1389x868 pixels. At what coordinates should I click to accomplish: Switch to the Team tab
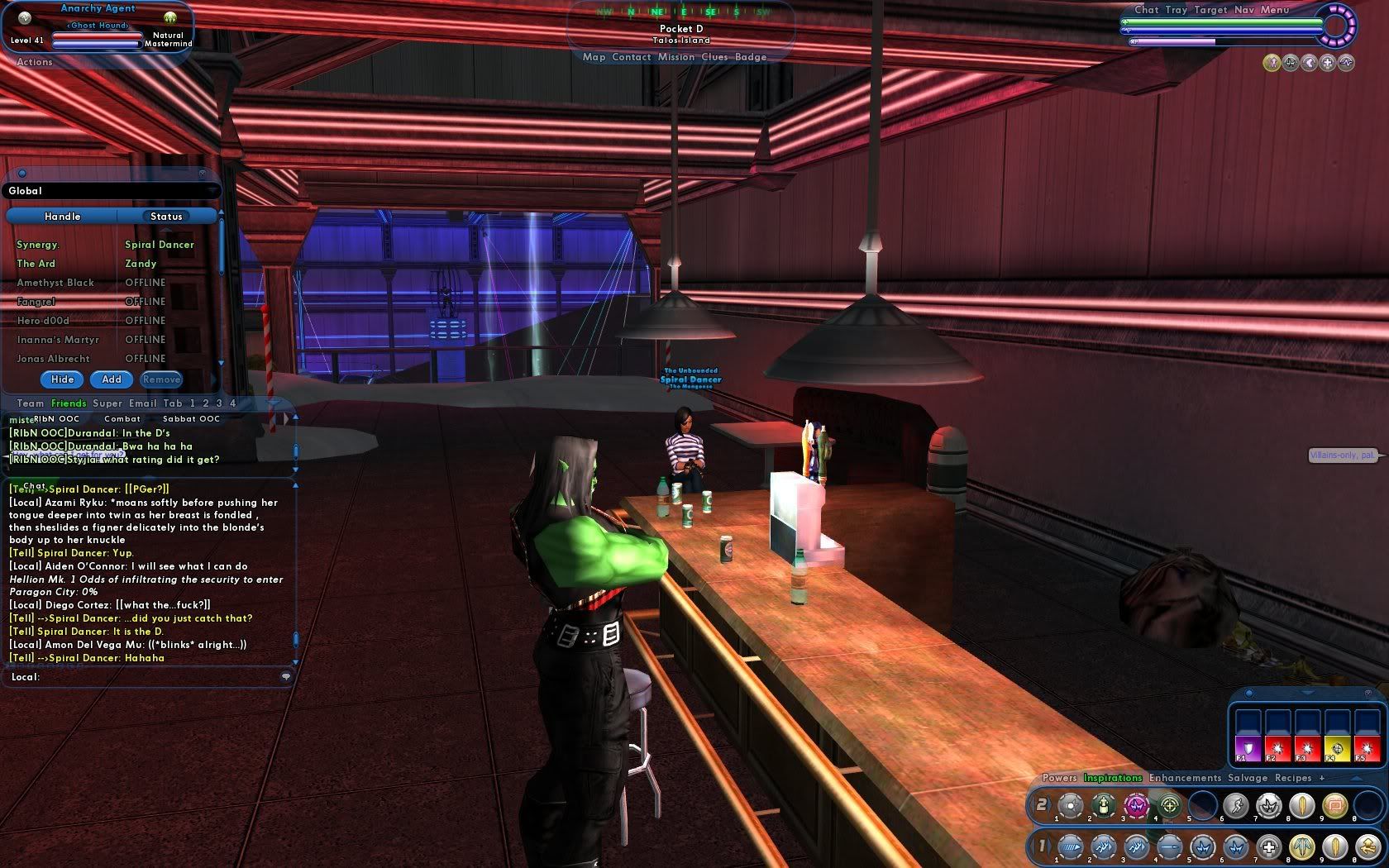pyautogui.click(x=31, y=403)
